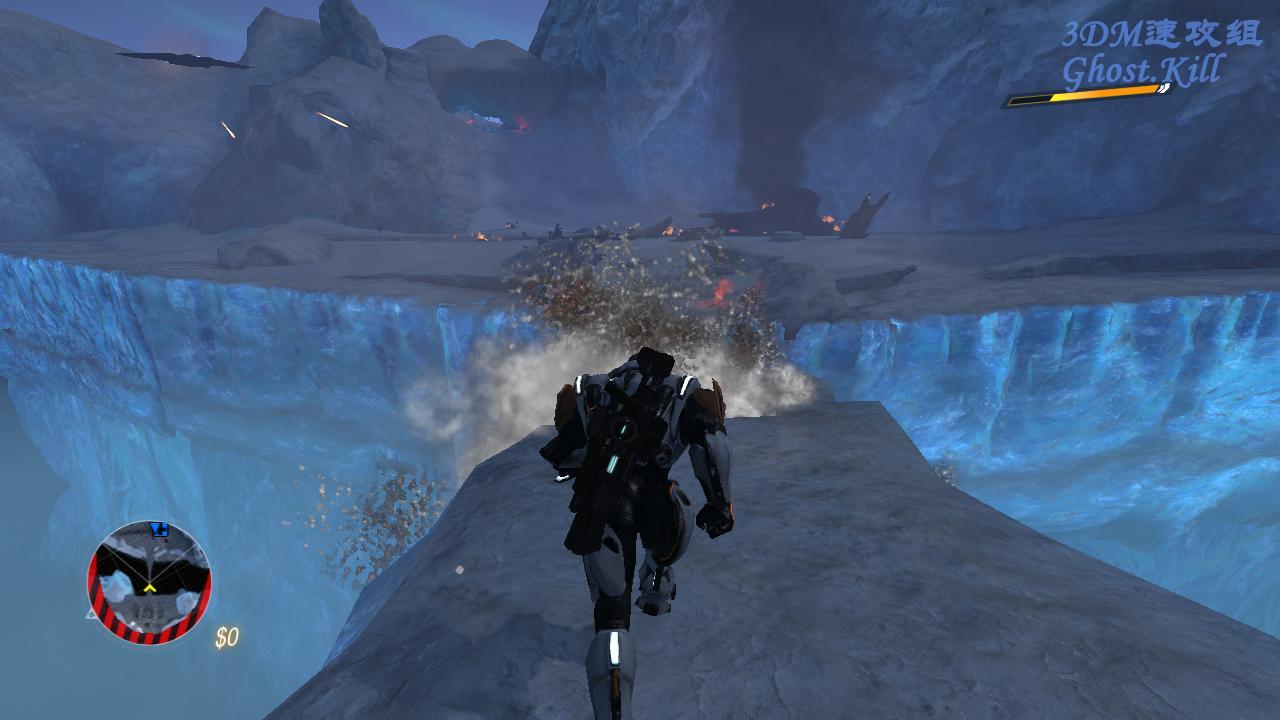Click the circular minimap radar
This screenshot has height=720, width=1280.
tap(149, 582)
